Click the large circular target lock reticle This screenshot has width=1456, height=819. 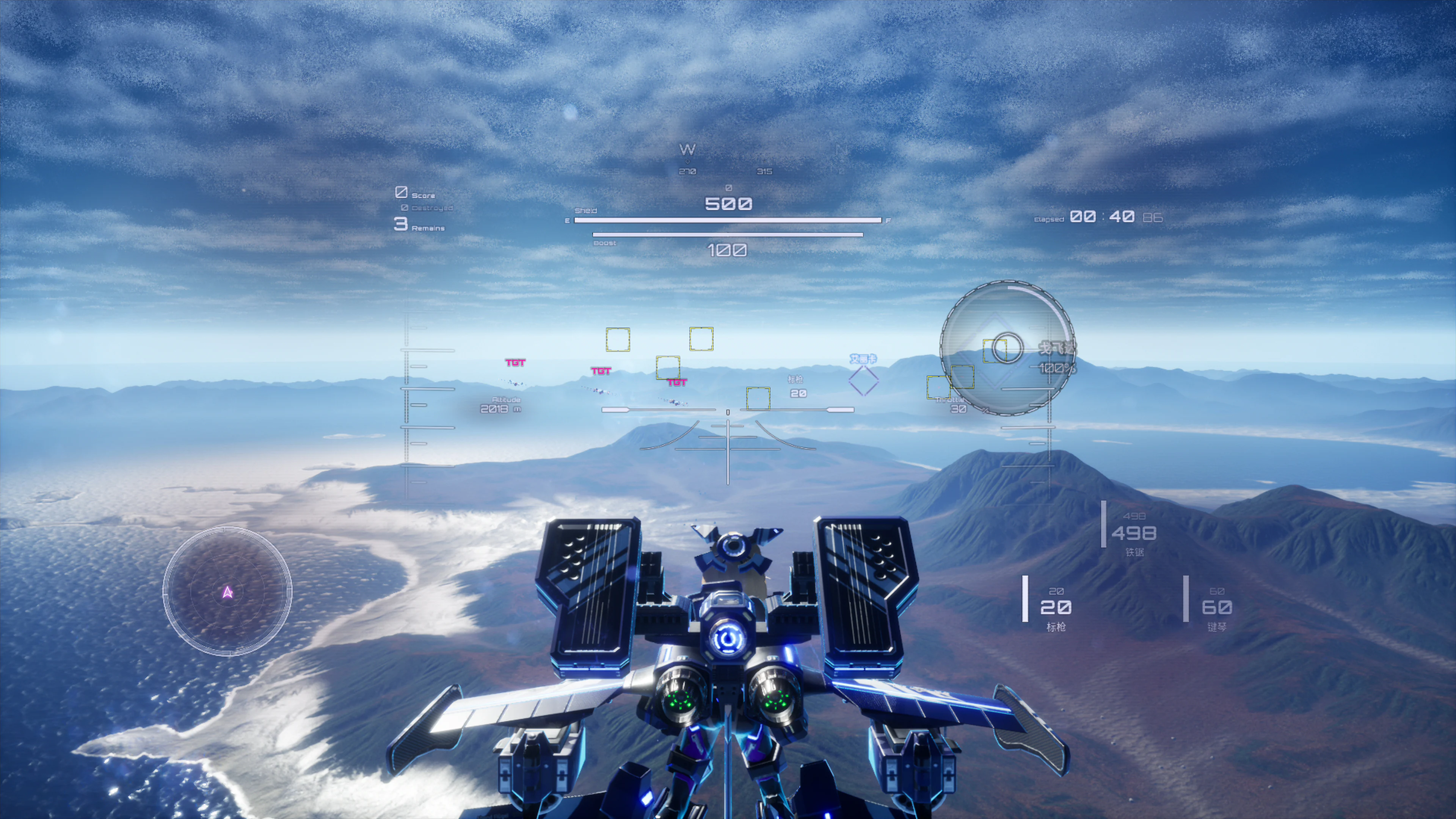pos(1007,348)
